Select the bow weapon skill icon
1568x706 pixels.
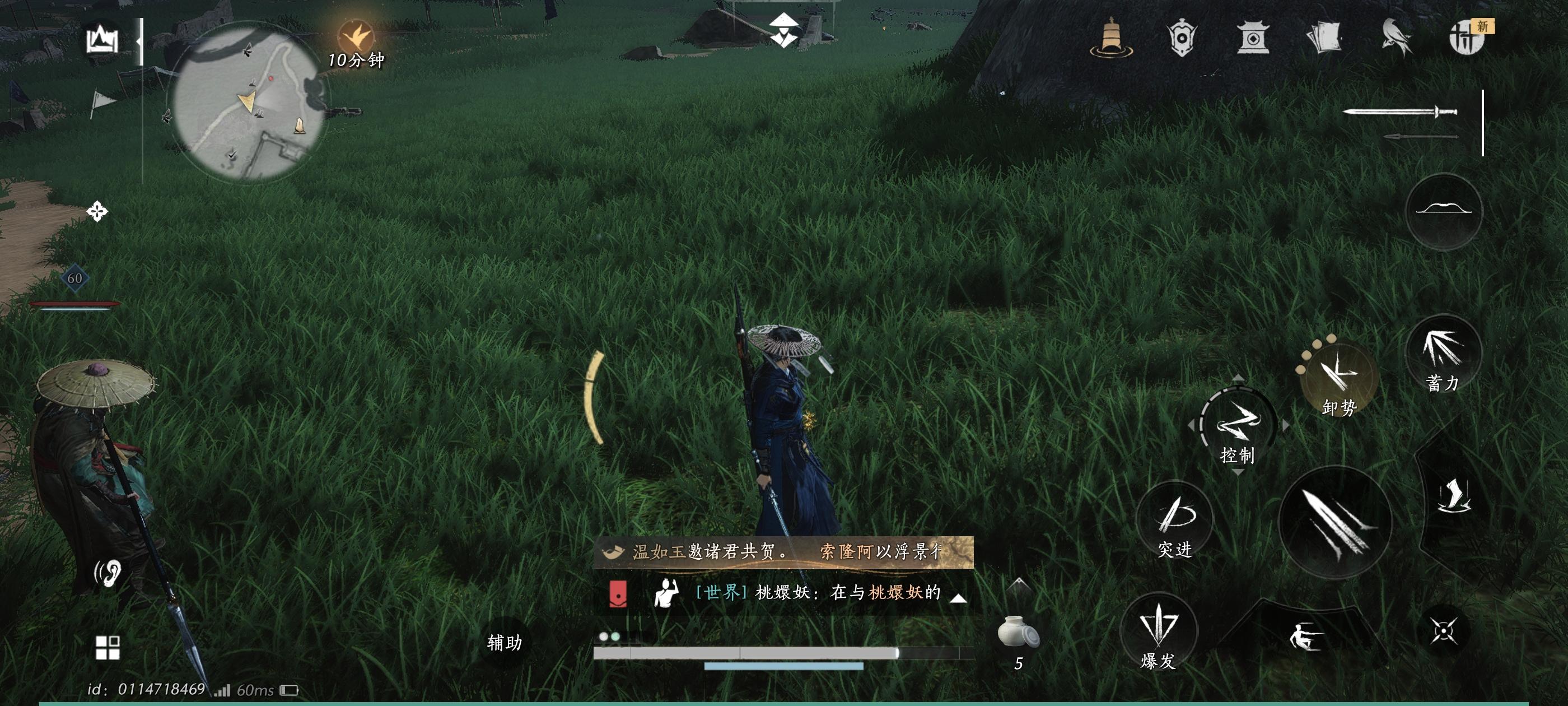click(x=1444, y=210)
